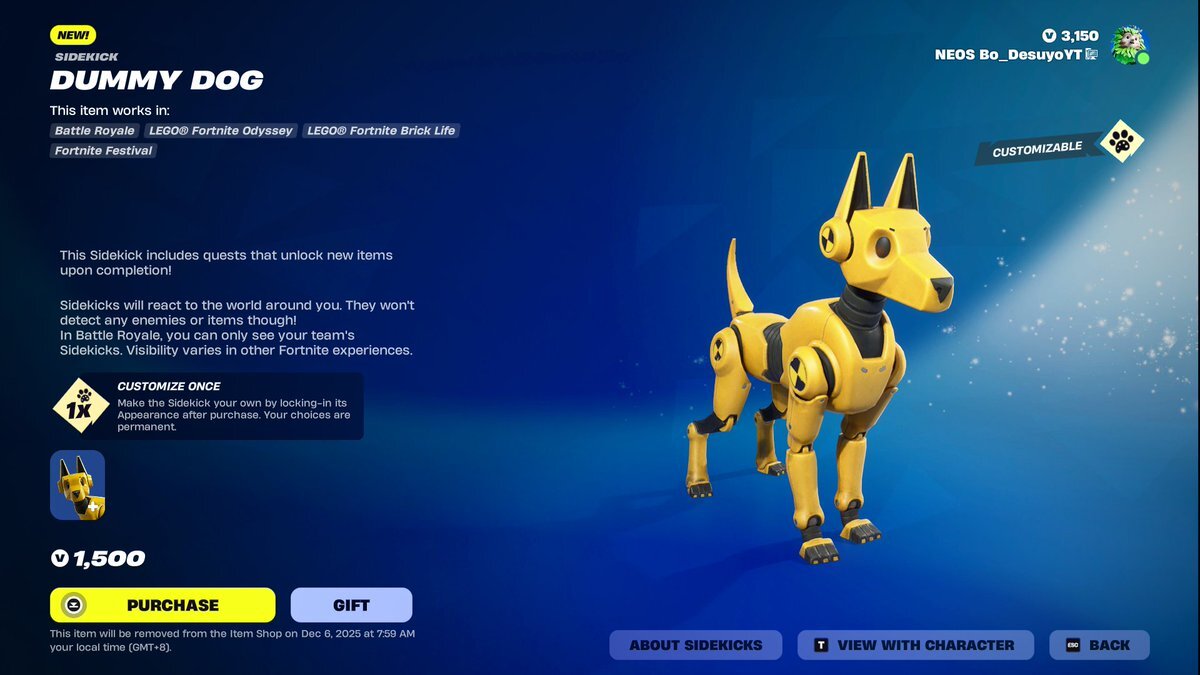The height and width of the screenshot is (675, 1200).
Task: Purchase the Dummy Dog sidekick
Action: coord(163,605)
